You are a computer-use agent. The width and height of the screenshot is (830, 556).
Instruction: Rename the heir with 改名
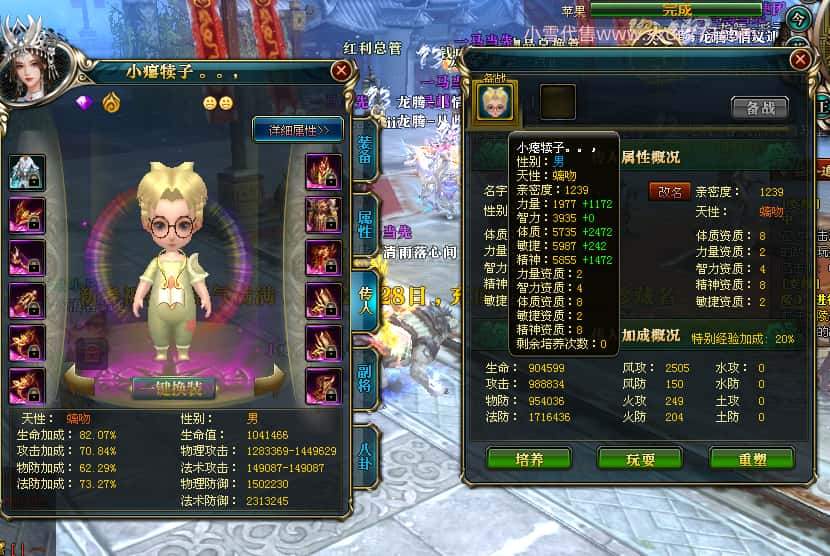669,191
